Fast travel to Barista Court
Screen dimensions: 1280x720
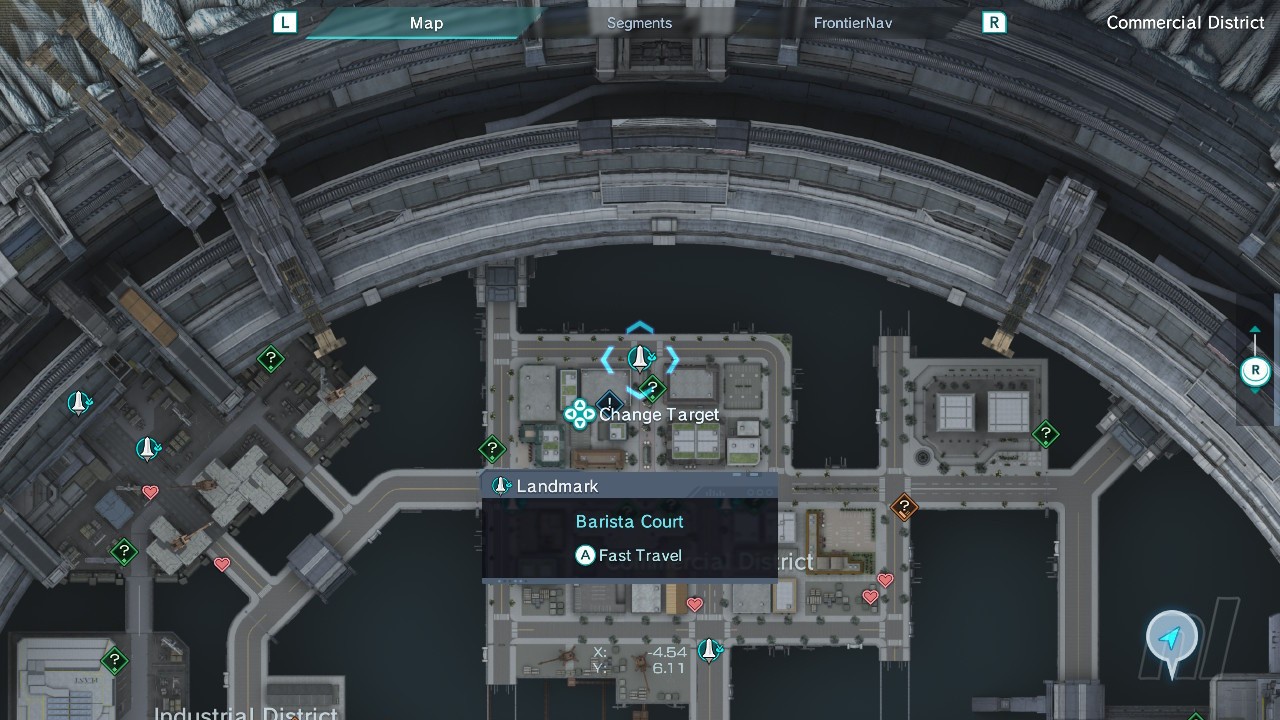tap(629, 555)
